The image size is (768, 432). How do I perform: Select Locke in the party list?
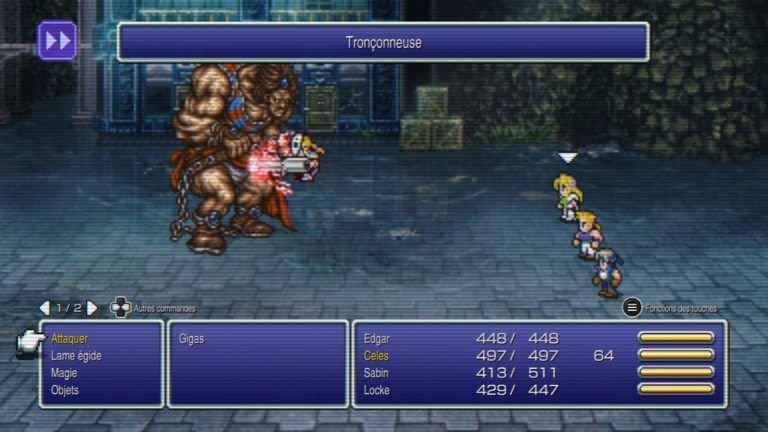[x=377, y=390]
